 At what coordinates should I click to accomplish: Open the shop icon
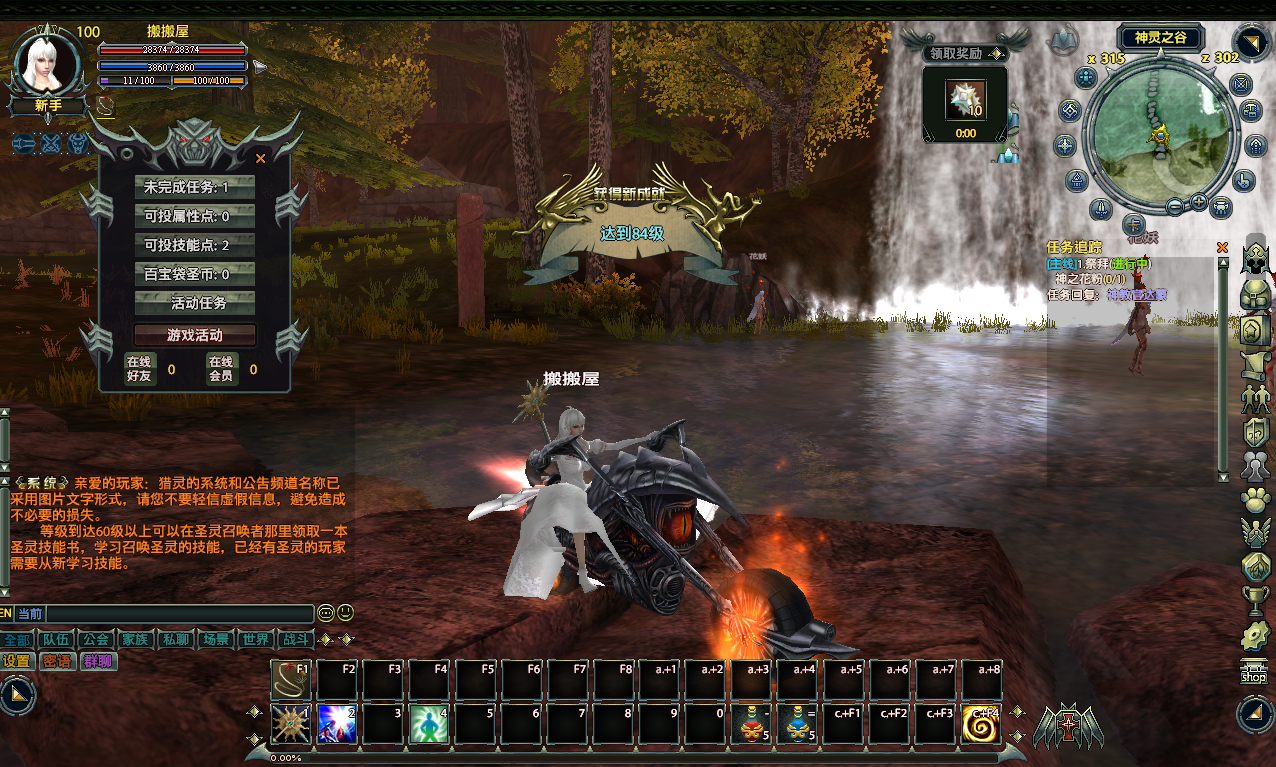click(1253, 671)
